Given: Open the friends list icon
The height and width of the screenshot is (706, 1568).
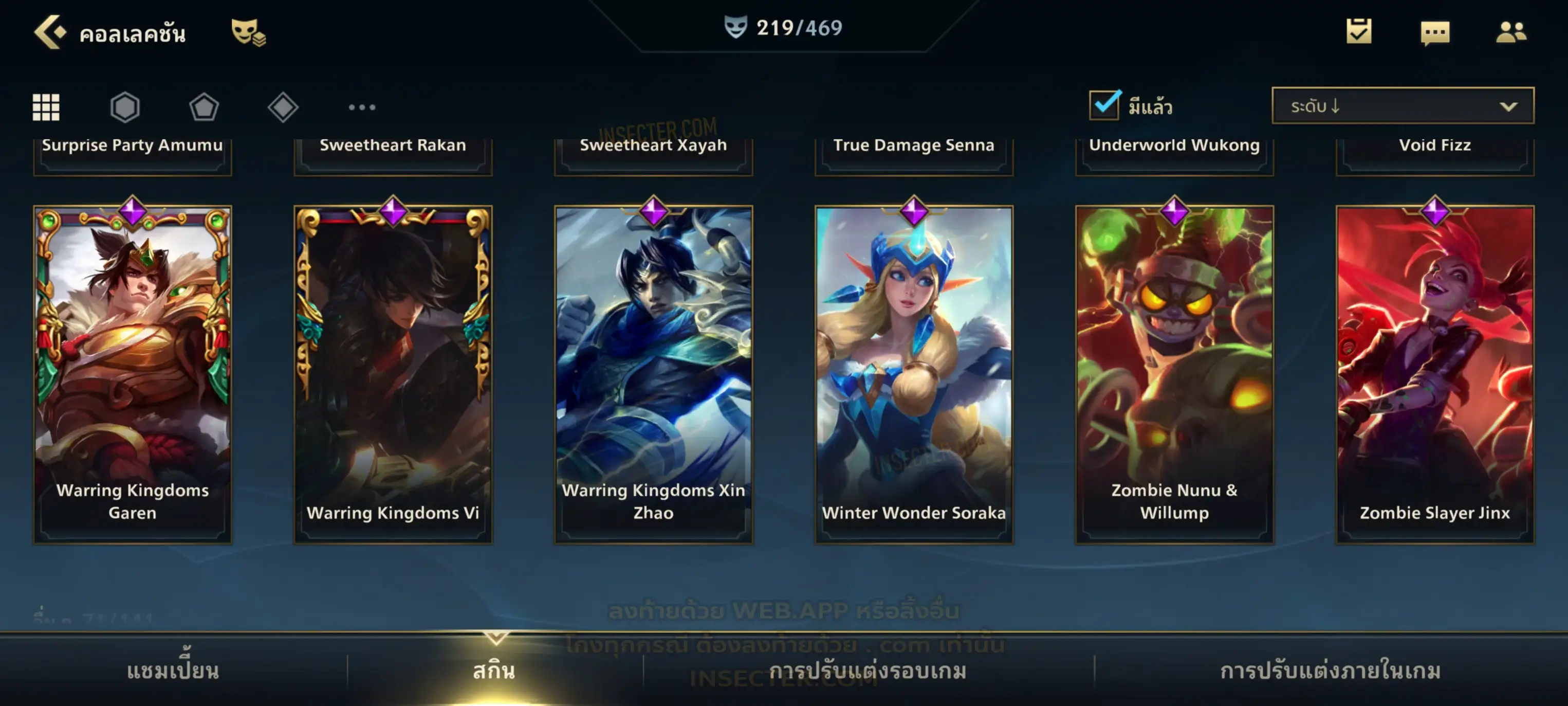Looking at the screenshot, I should (1510, 32).
